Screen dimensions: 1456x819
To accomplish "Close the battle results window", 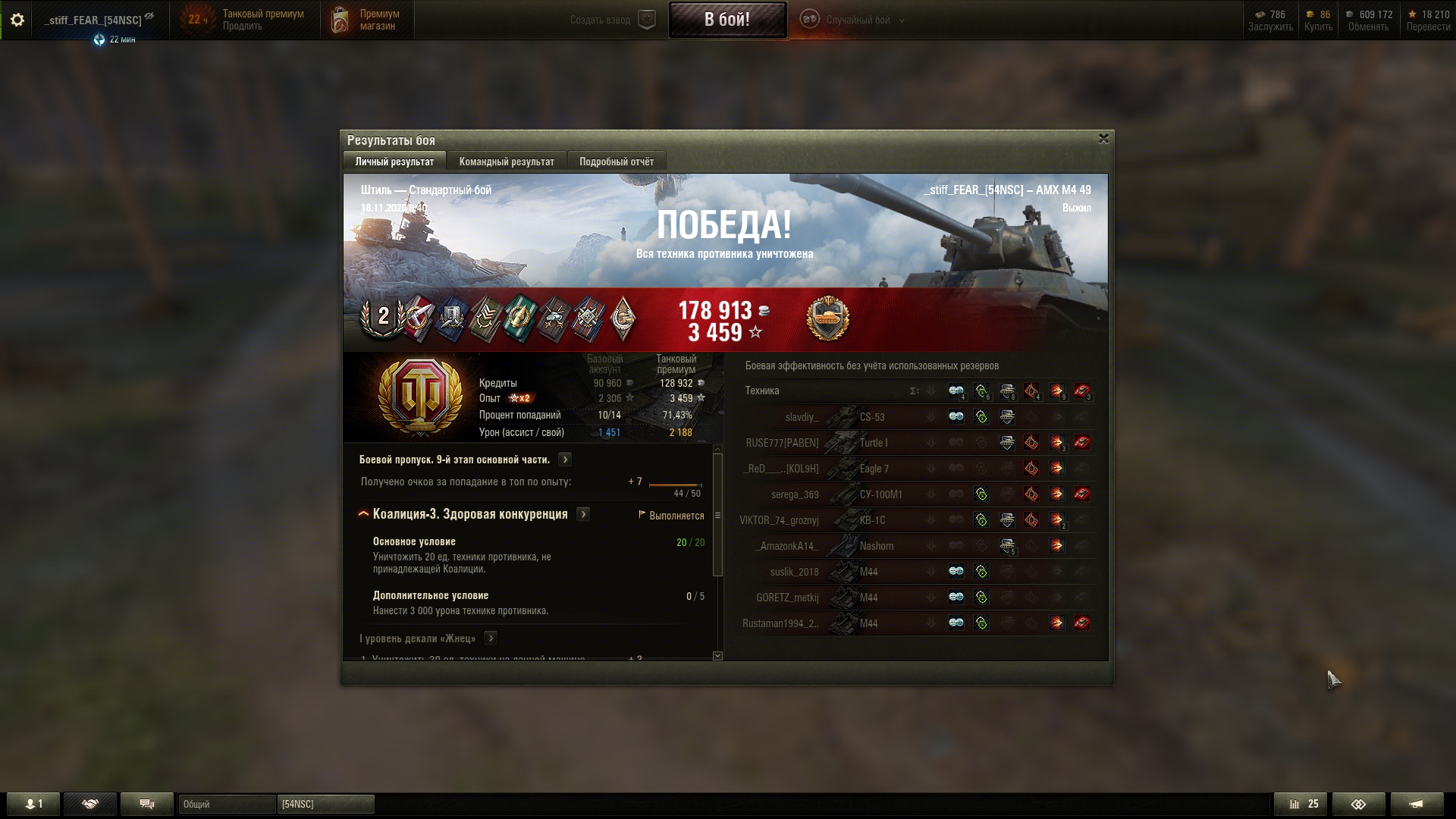I will click(x=1103, y=139).
